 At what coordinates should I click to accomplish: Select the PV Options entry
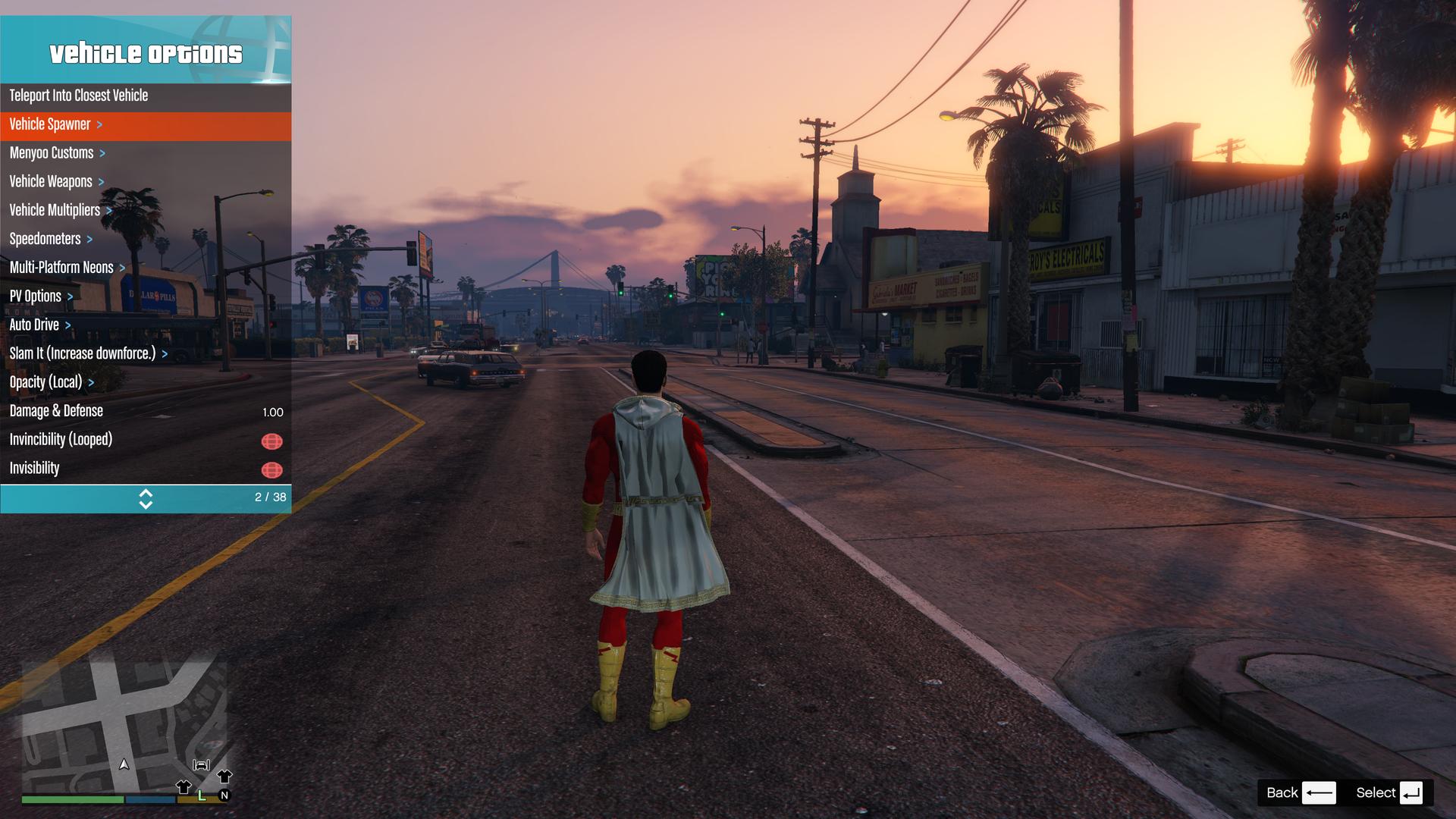tap(36, 297)
